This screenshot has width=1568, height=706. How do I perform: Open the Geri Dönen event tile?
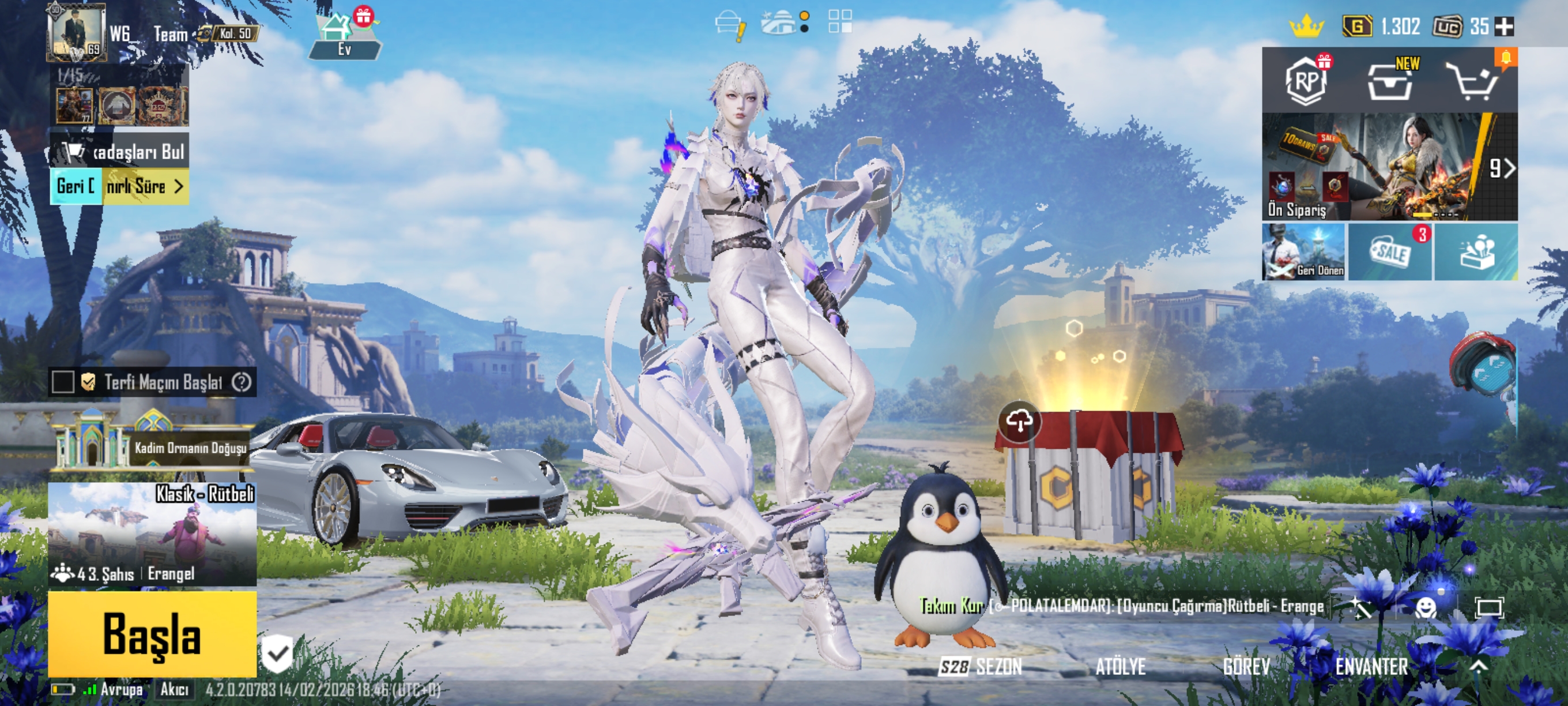1304,252
